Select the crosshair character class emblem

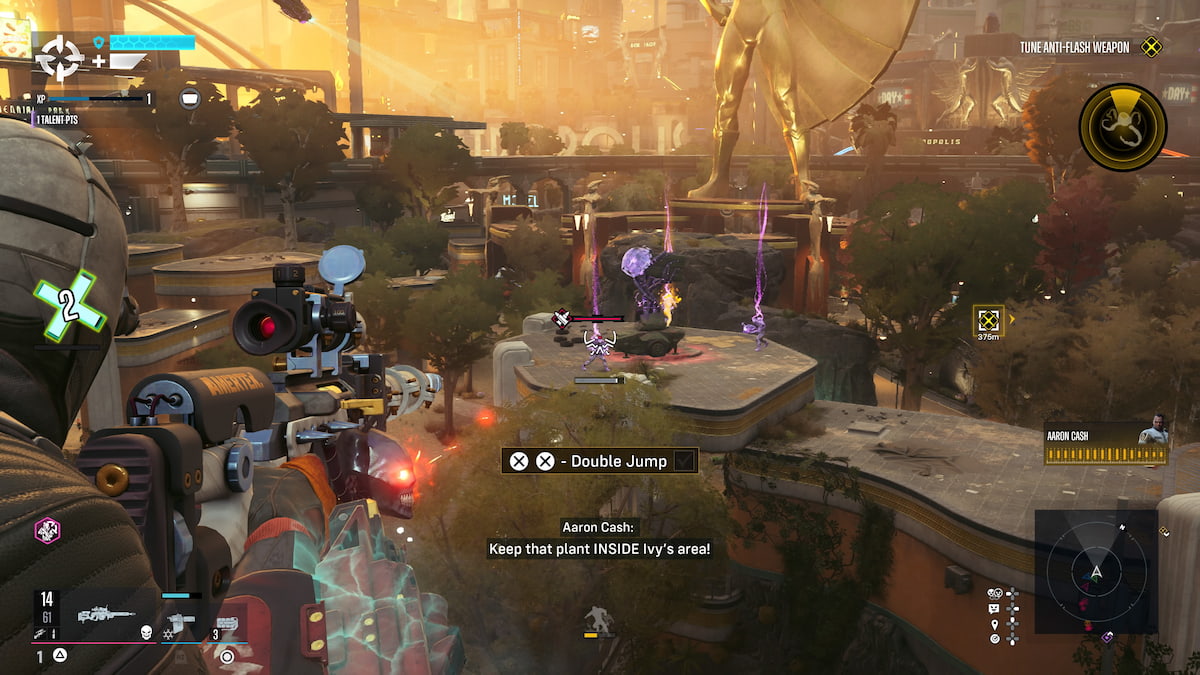pyautogui.click(x=60, y=58)
